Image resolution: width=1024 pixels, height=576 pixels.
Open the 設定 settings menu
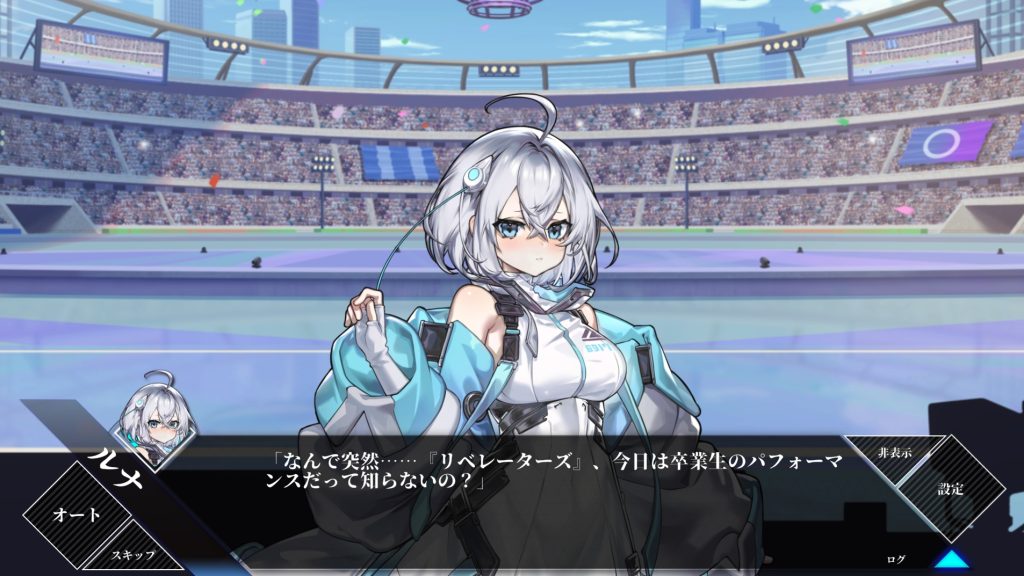950,489
